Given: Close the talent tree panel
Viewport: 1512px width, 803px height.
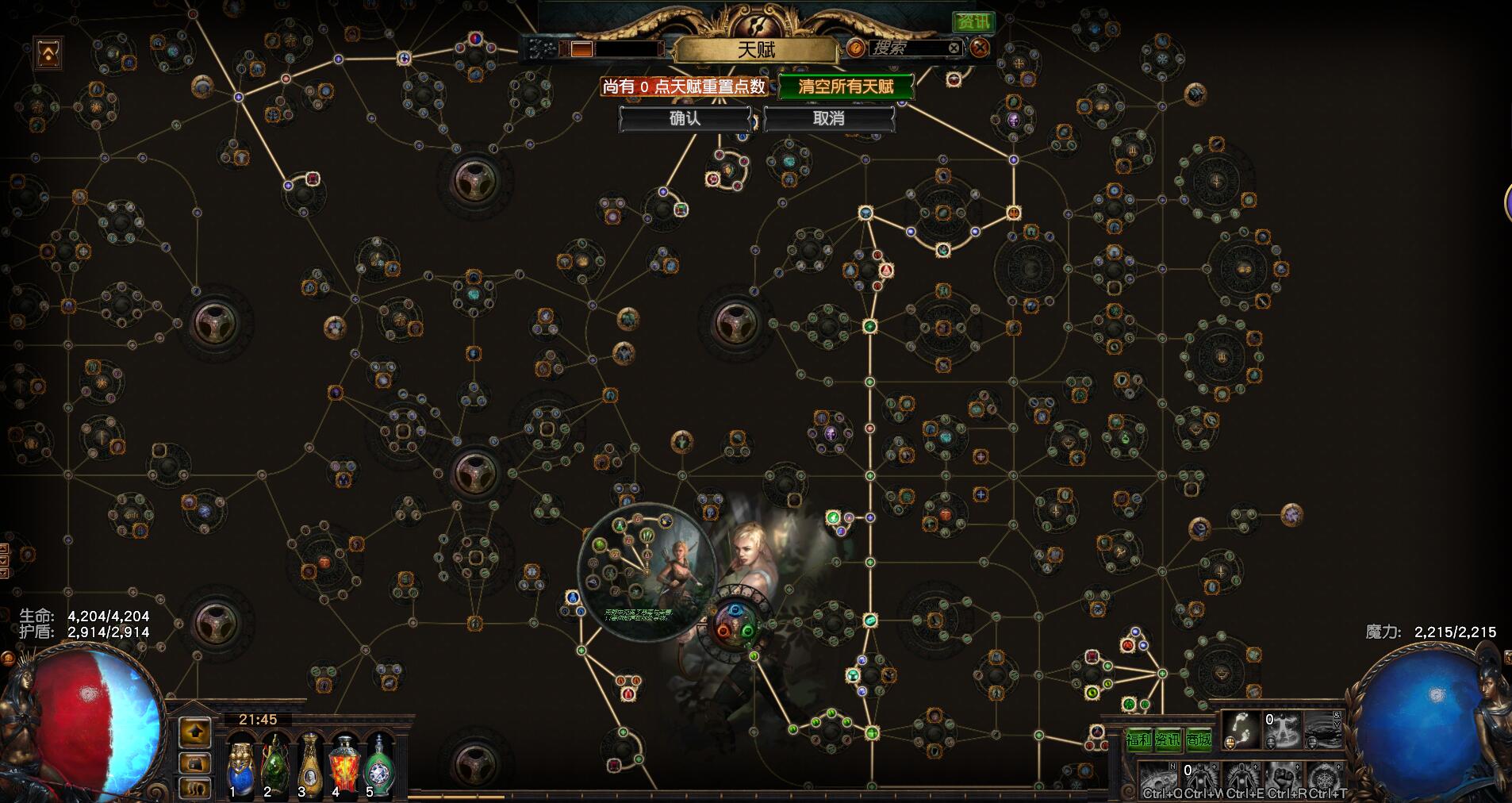Looking at the screenshot, I should [980, 48].
